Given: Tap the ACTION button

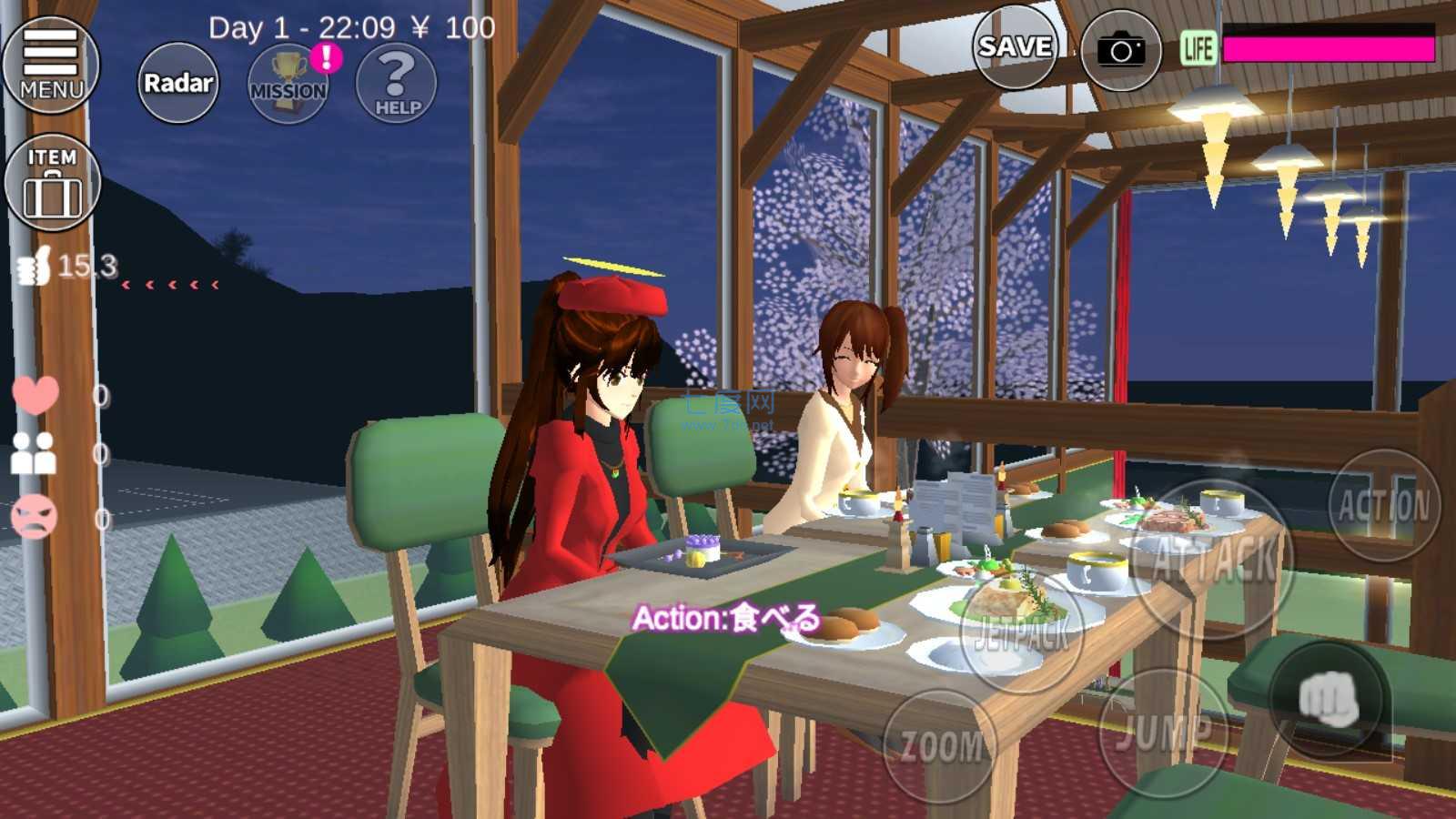Looking at the screenshot, I should [x=1384, y=505].
